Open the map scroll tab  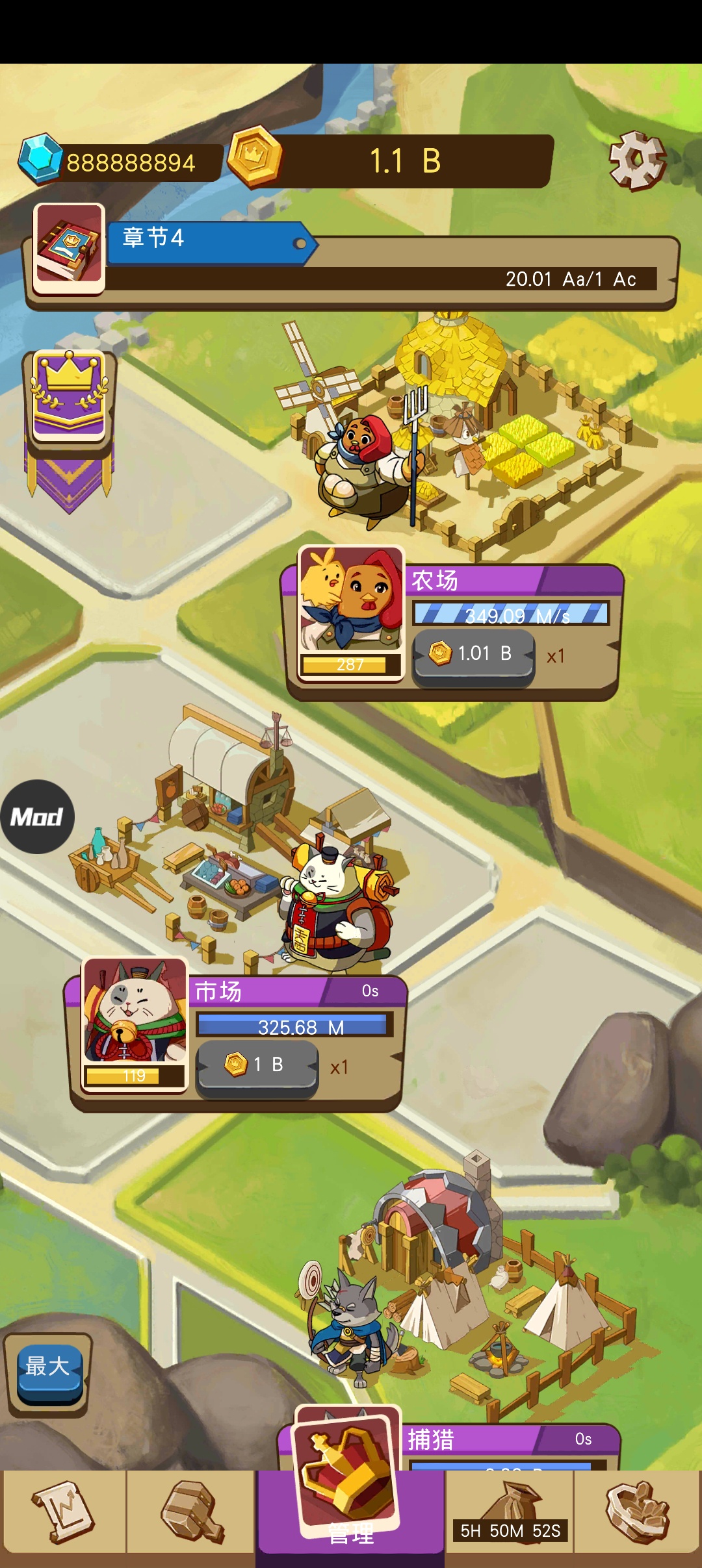click(x=64, y=1512)
